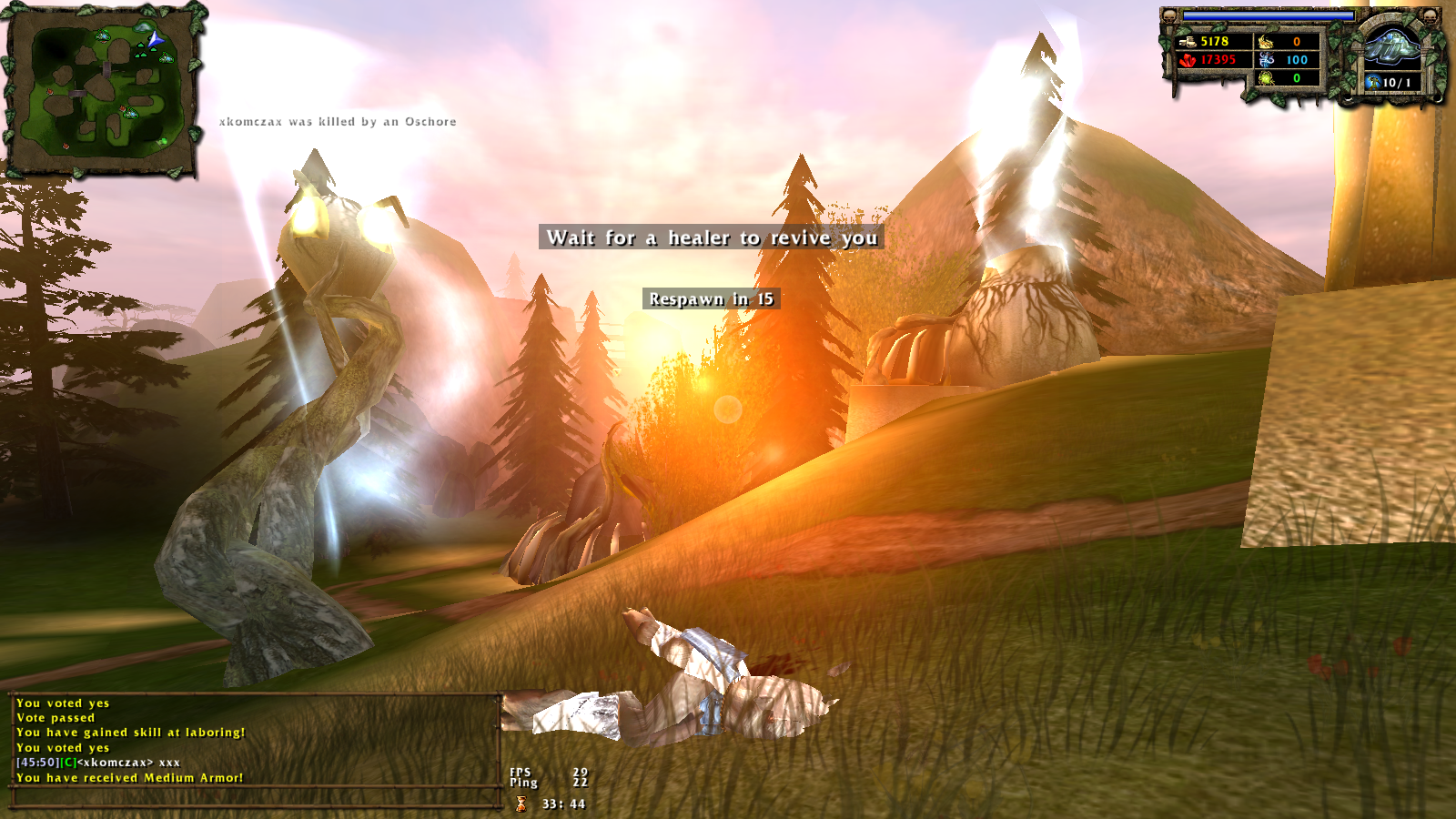Click the red stone resource icon
This screenshot has height=819, width=1456.
click(1187, 60)
